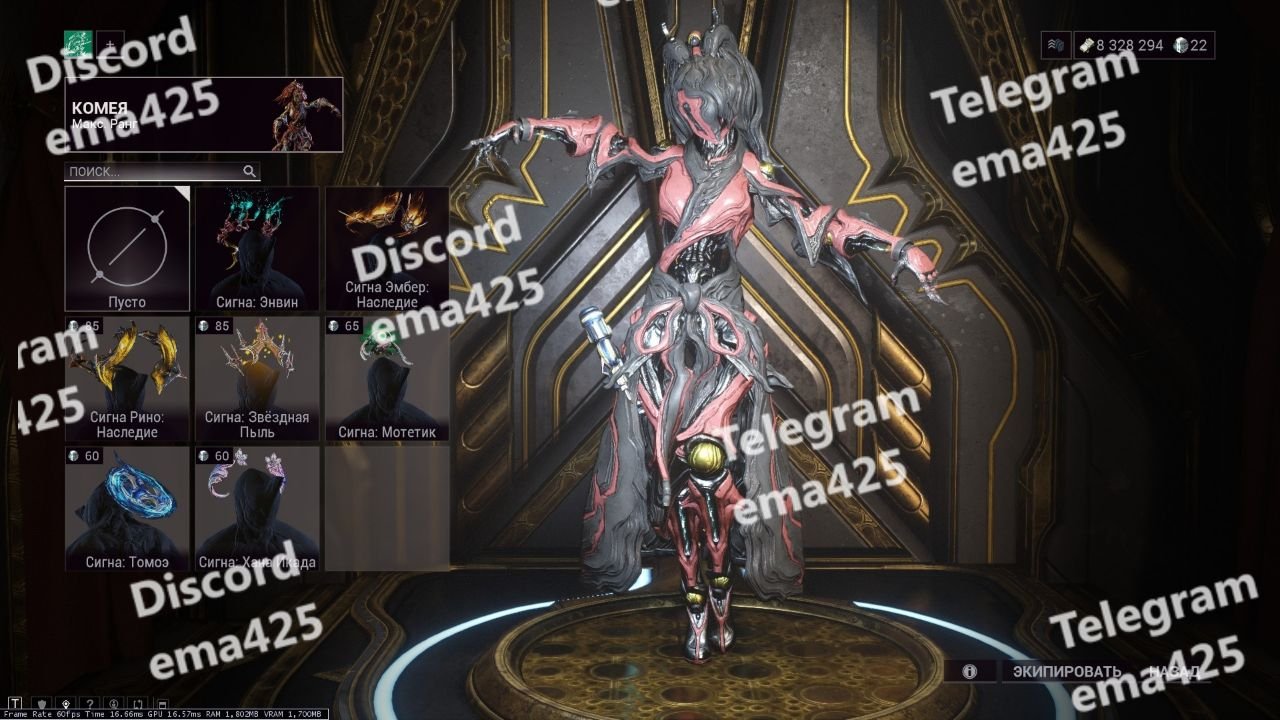This screenshot has width=1280, height=720.
Task: Go back with the «Назад» button
Action: (1174, 671)
